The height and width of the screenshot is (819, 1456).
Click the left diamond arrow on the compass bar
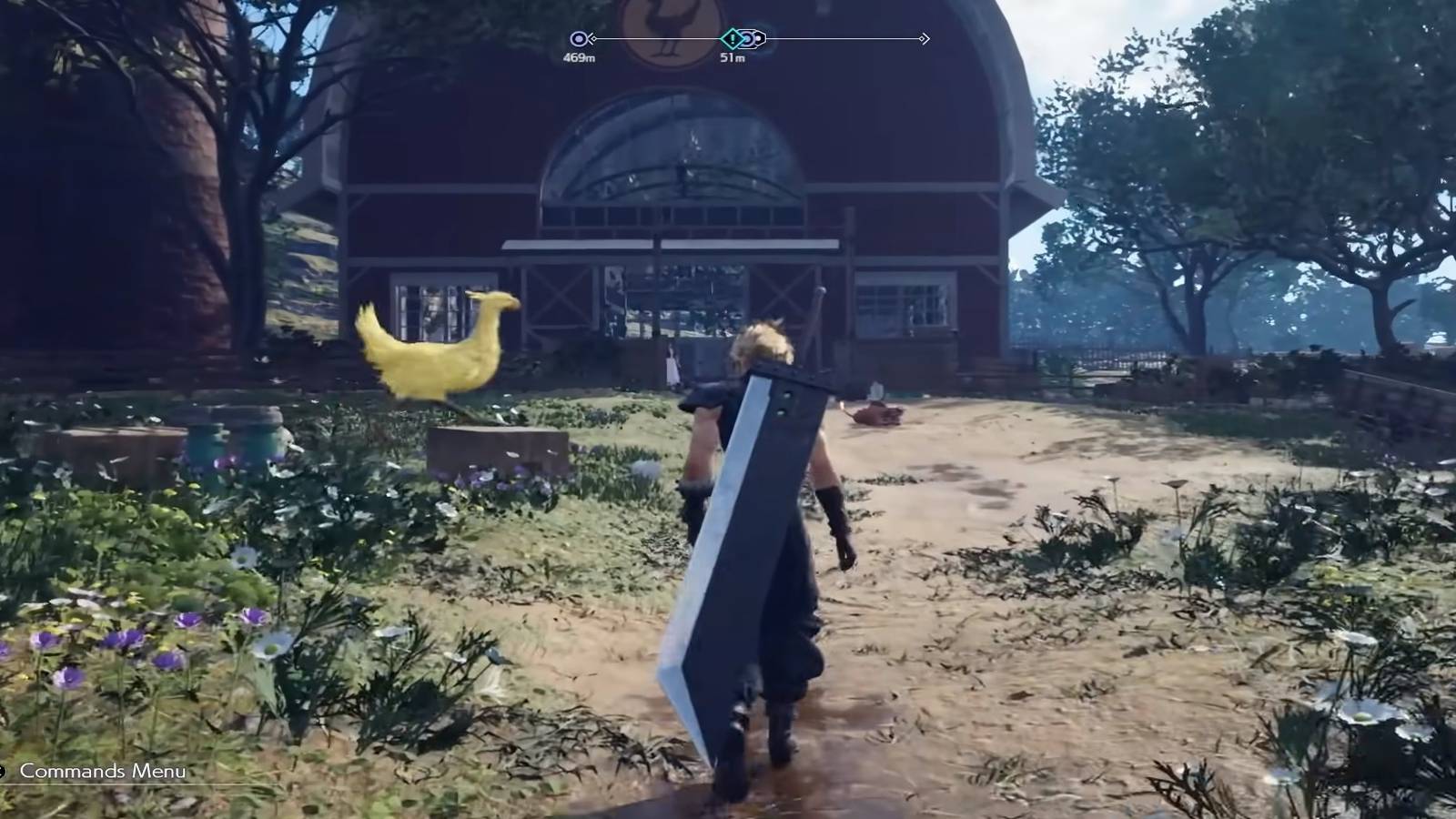tap(593, 38)
